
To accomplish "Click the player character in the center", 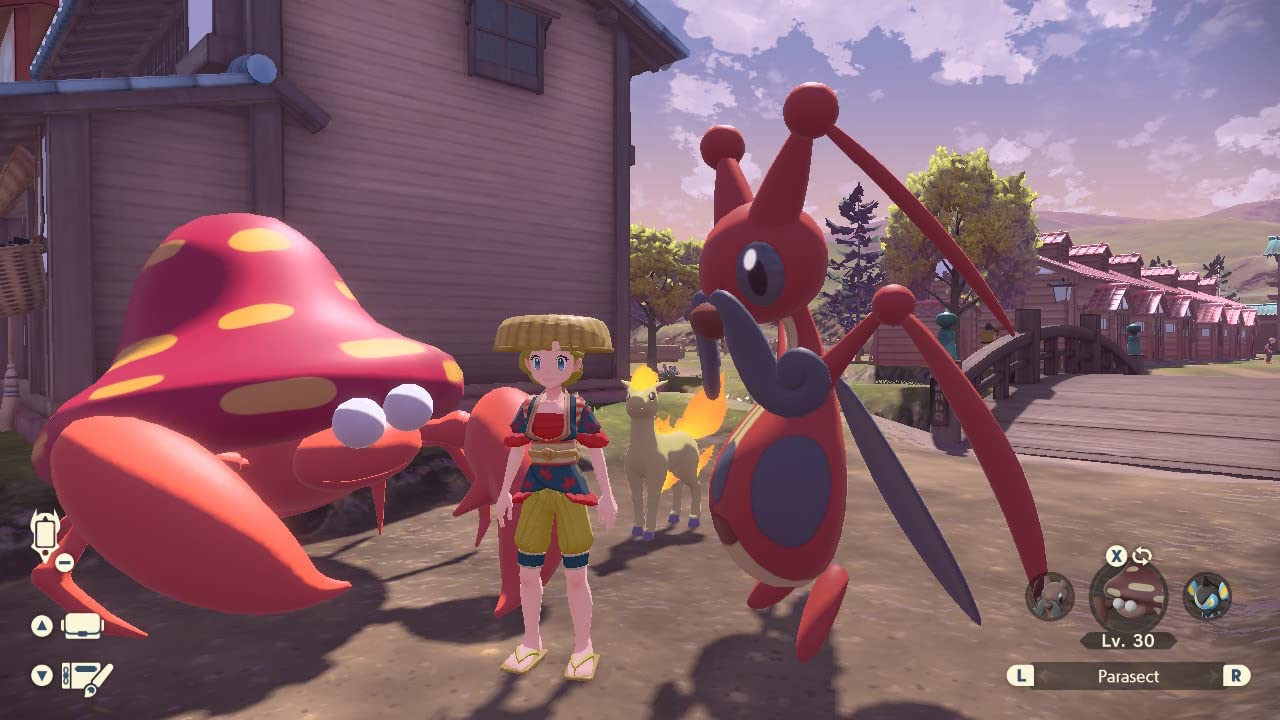I will [x=550, y=480].
